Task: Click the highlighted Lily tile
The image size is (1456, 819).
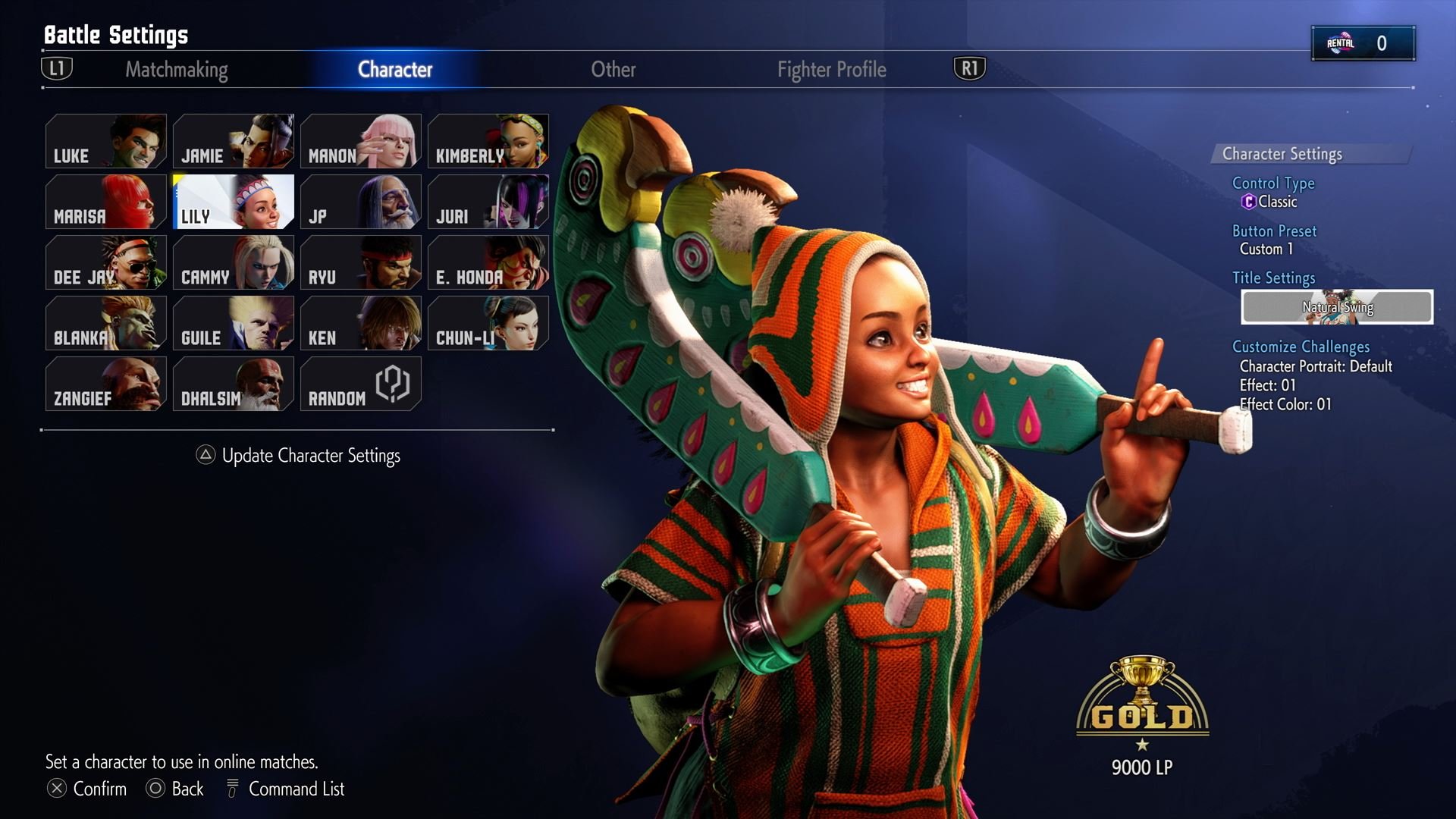Action: click(x=234, y=202)
